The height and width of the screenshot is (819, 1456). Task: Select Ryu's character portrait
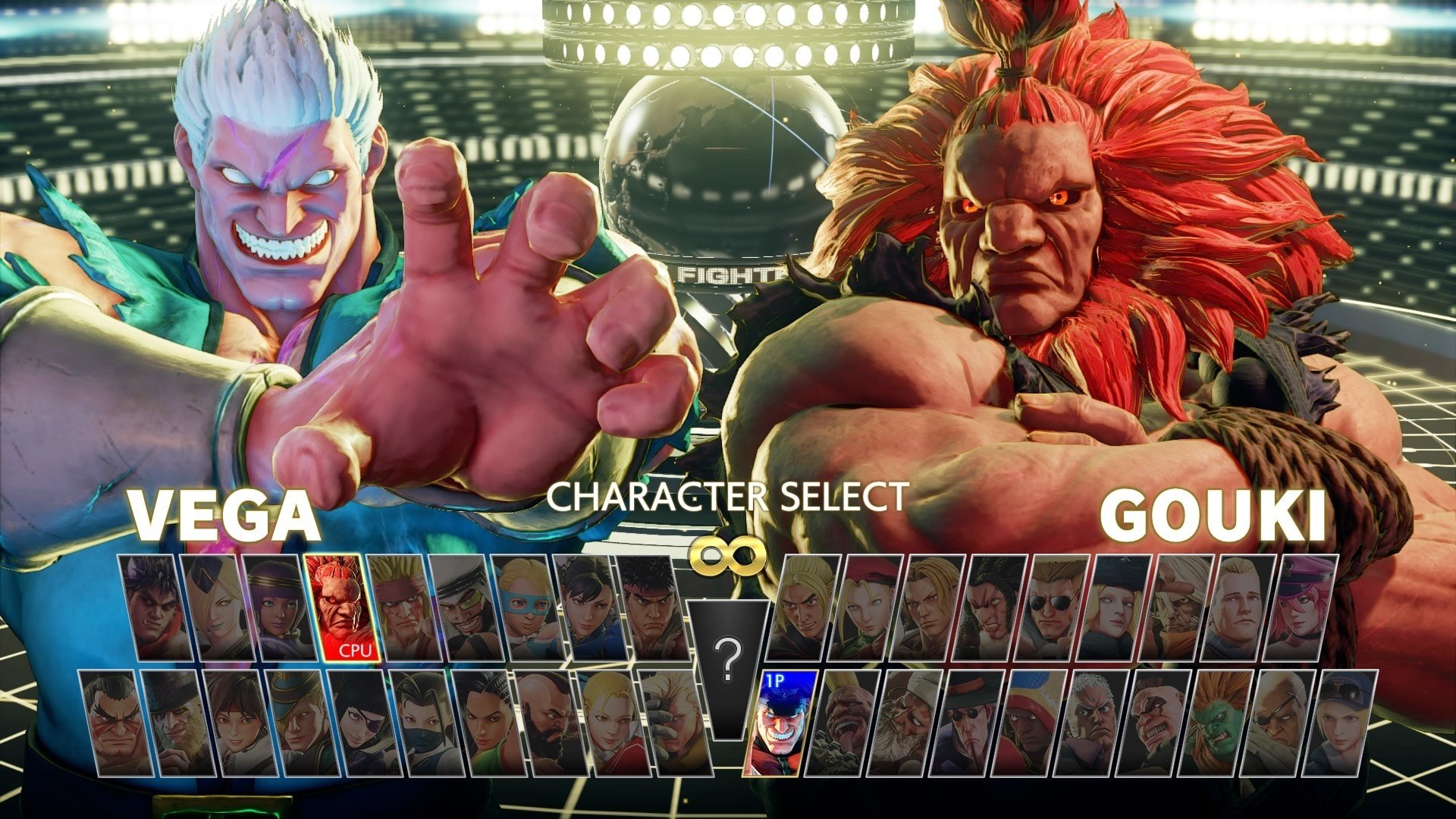point(654,608)
